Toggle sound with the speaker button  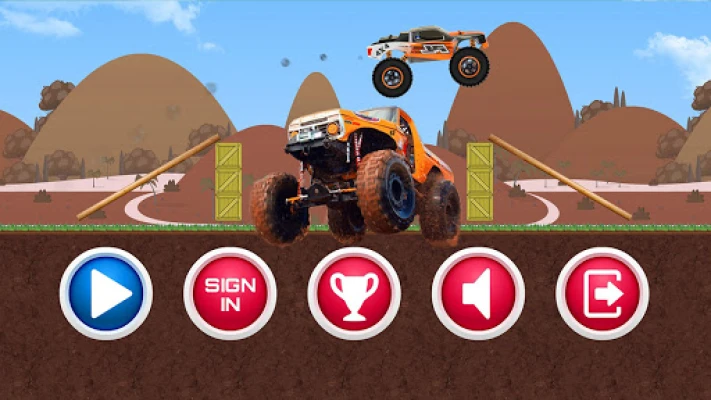point(478,294)
